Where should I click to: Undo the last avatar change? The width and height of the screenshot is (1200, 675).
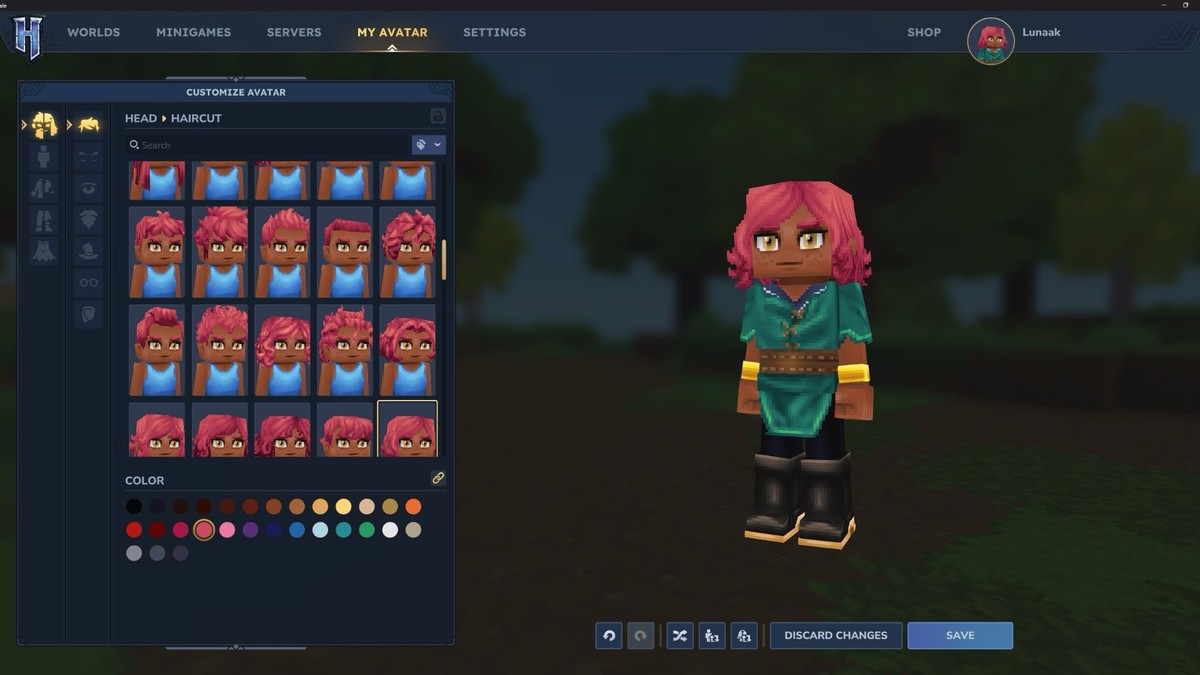point(609,635)
